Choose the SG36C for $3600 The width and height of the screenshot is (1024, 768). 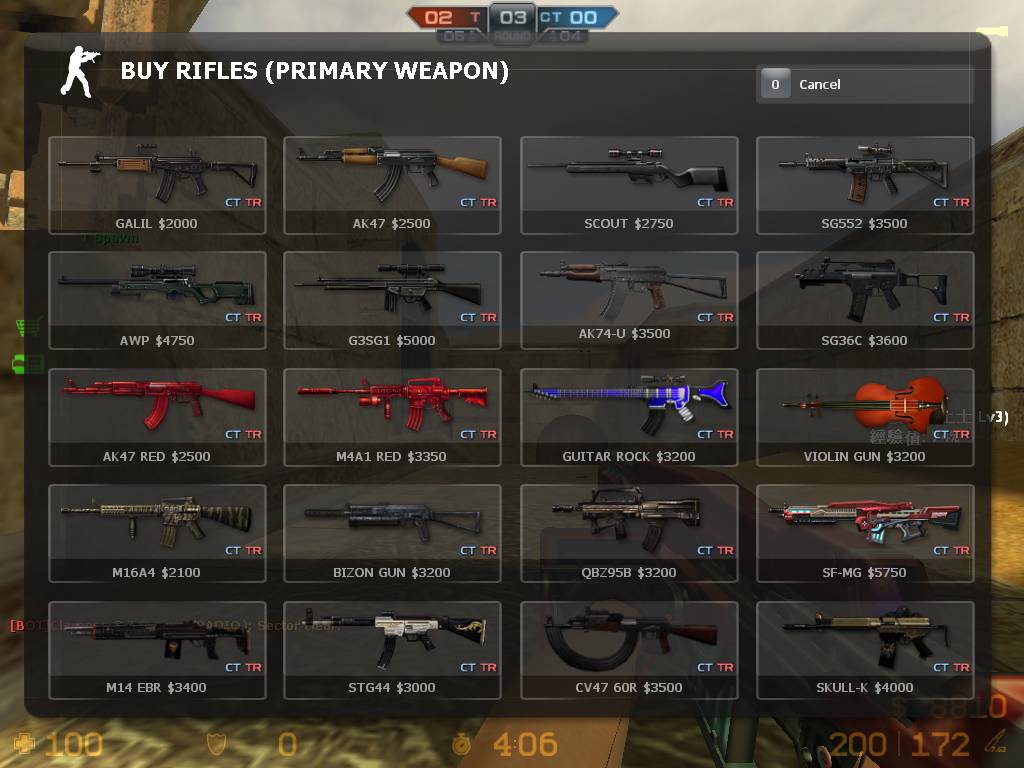[x=865, y=300]
